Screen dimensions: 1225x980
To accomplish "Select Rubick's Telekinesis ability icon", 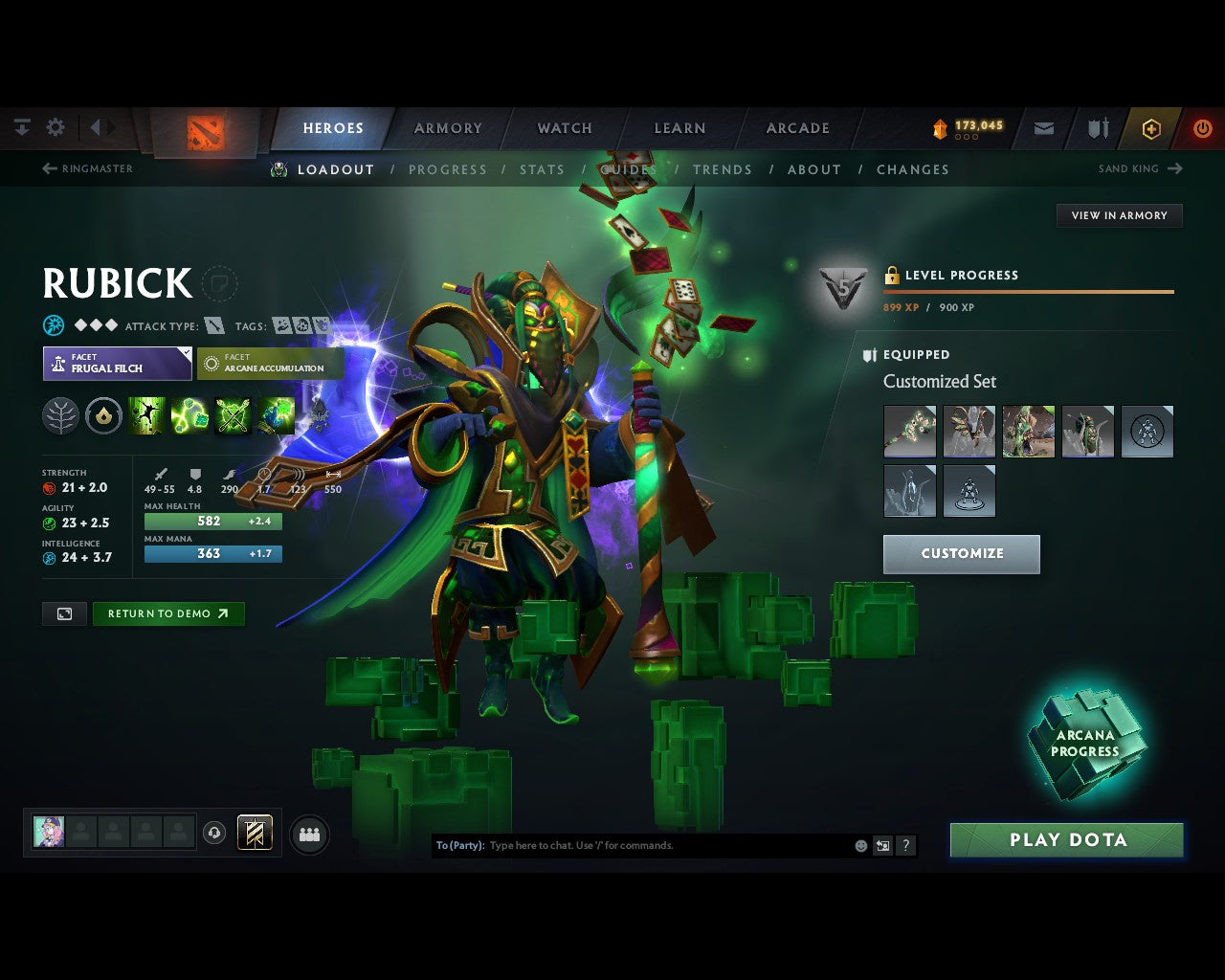I will click(x=146, y=414).
